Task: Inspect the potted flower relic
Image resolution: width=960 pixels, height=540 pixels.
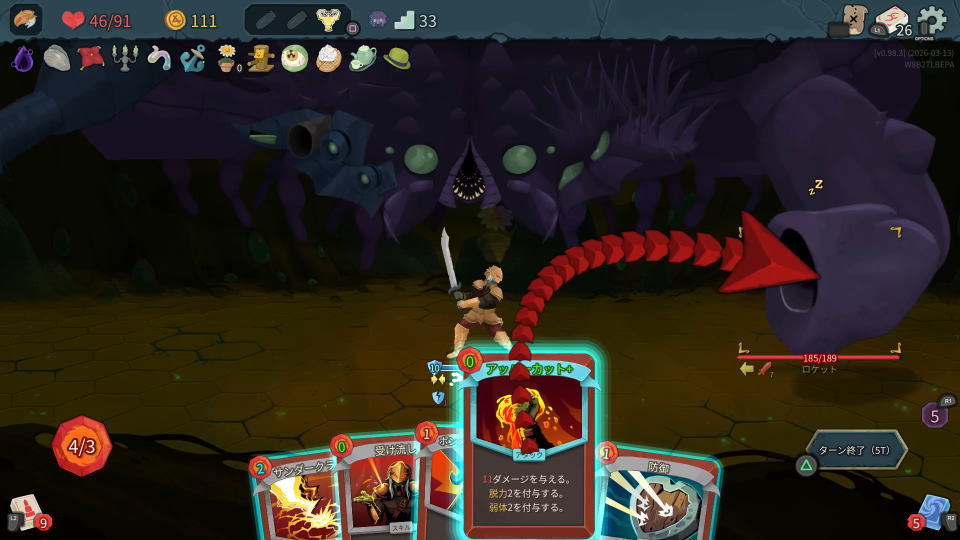Action: tap(227, 59)
